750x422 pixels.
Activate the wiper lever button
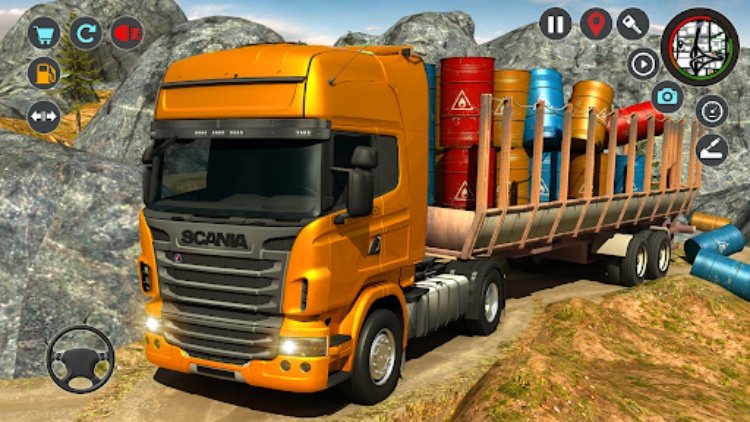coord(712,149)
